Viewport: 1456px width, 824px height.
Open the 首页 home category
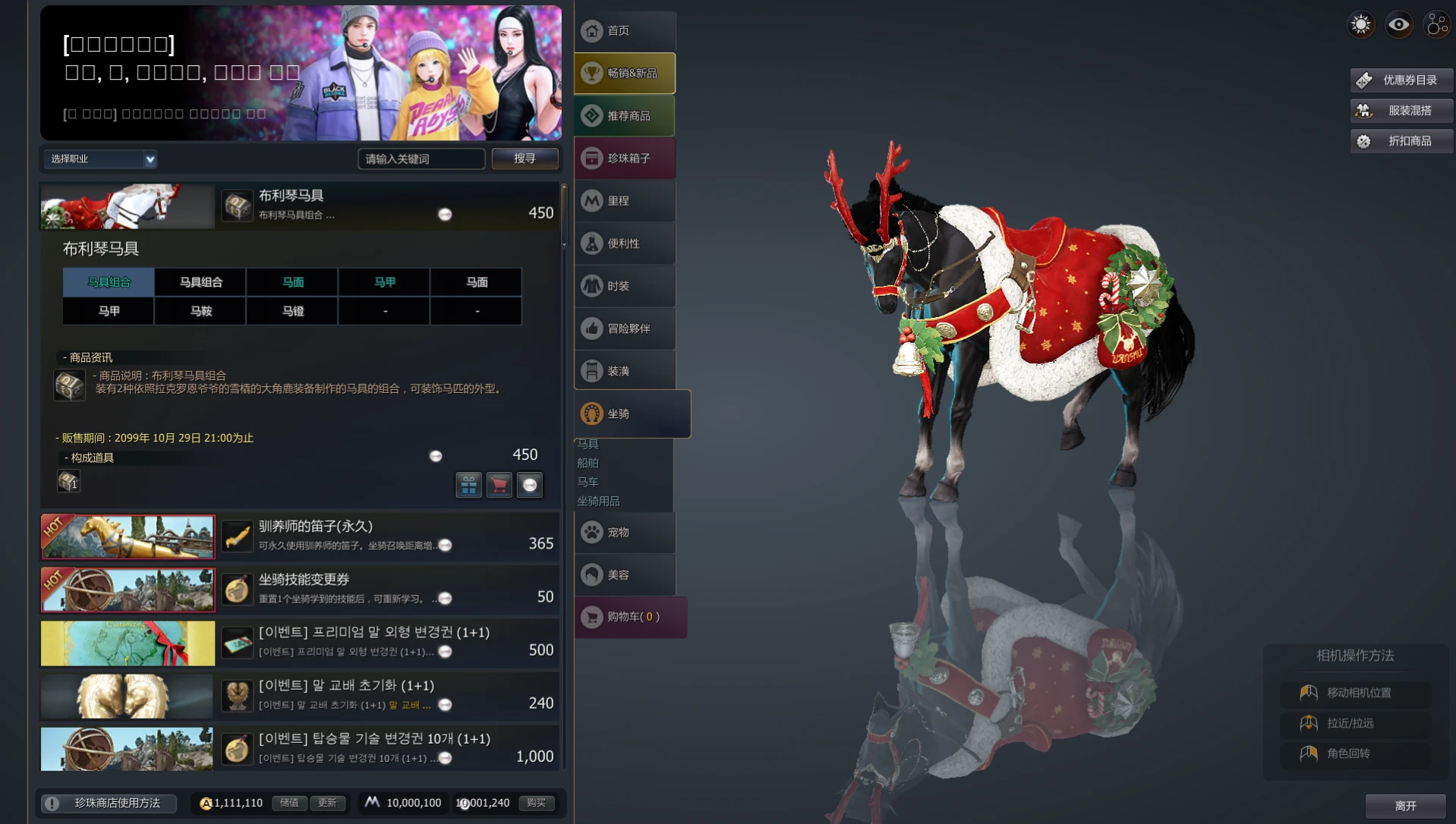click(x=625, y=31)
